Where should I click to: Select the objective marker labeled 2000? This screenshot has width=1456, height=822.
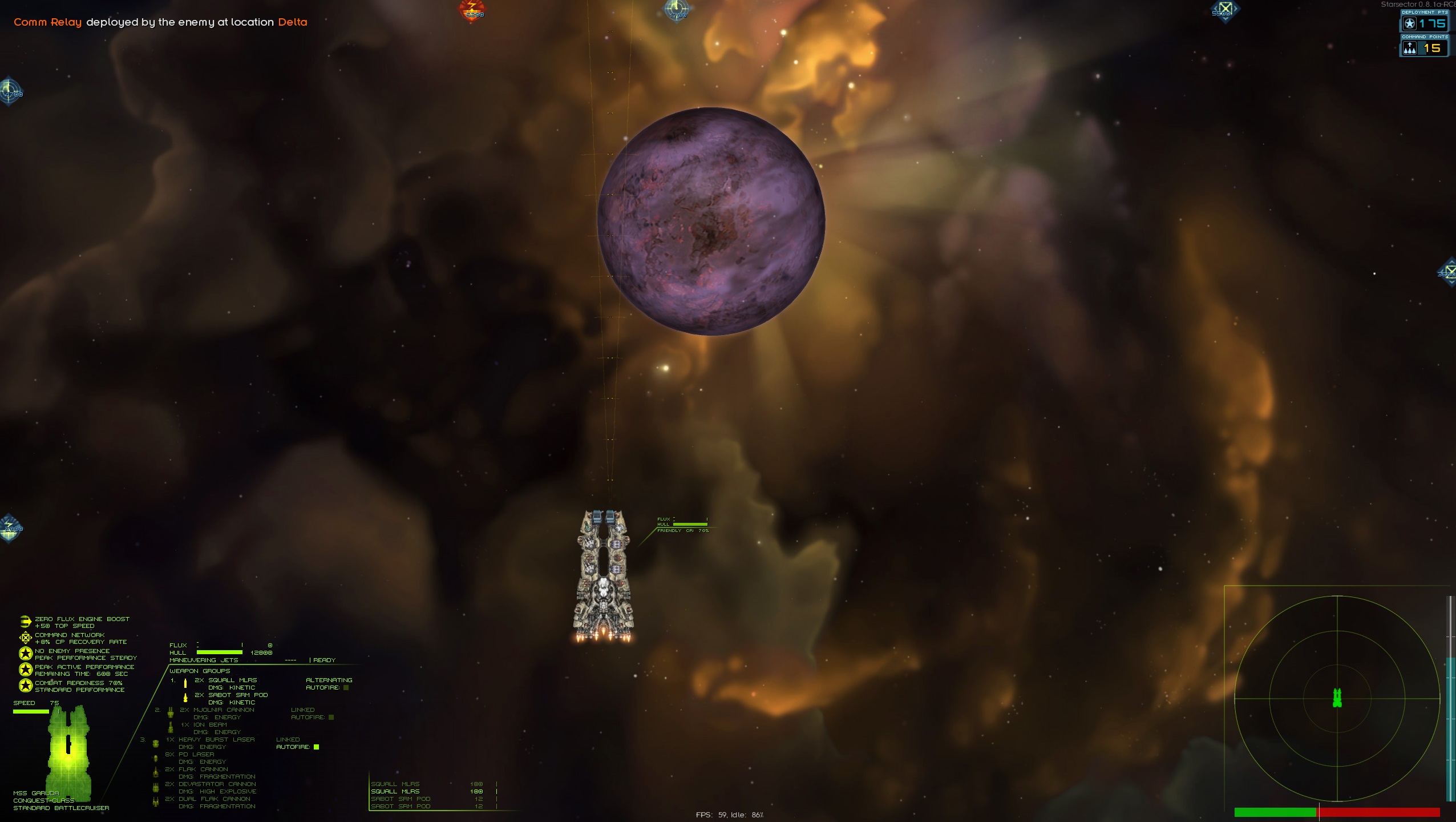point(10,527)
